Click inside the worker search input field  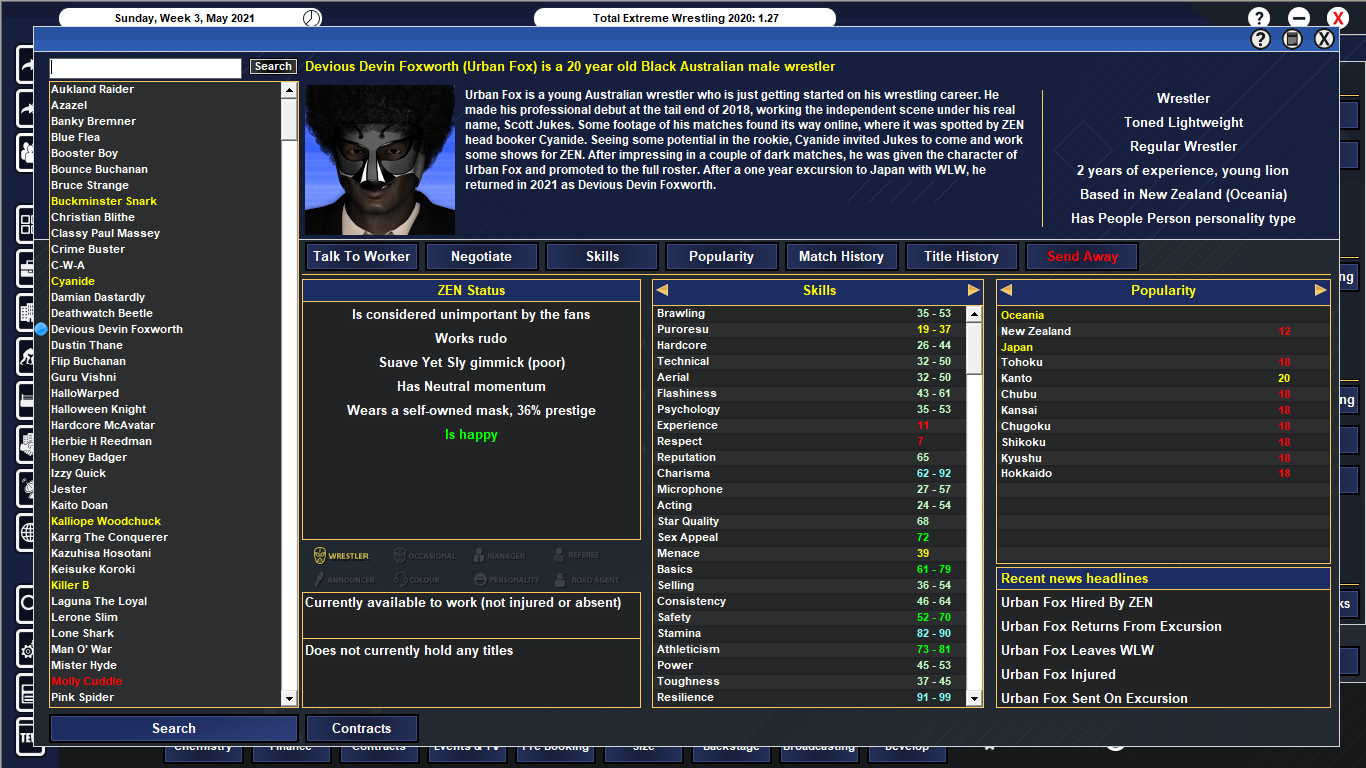pos(145,67)
